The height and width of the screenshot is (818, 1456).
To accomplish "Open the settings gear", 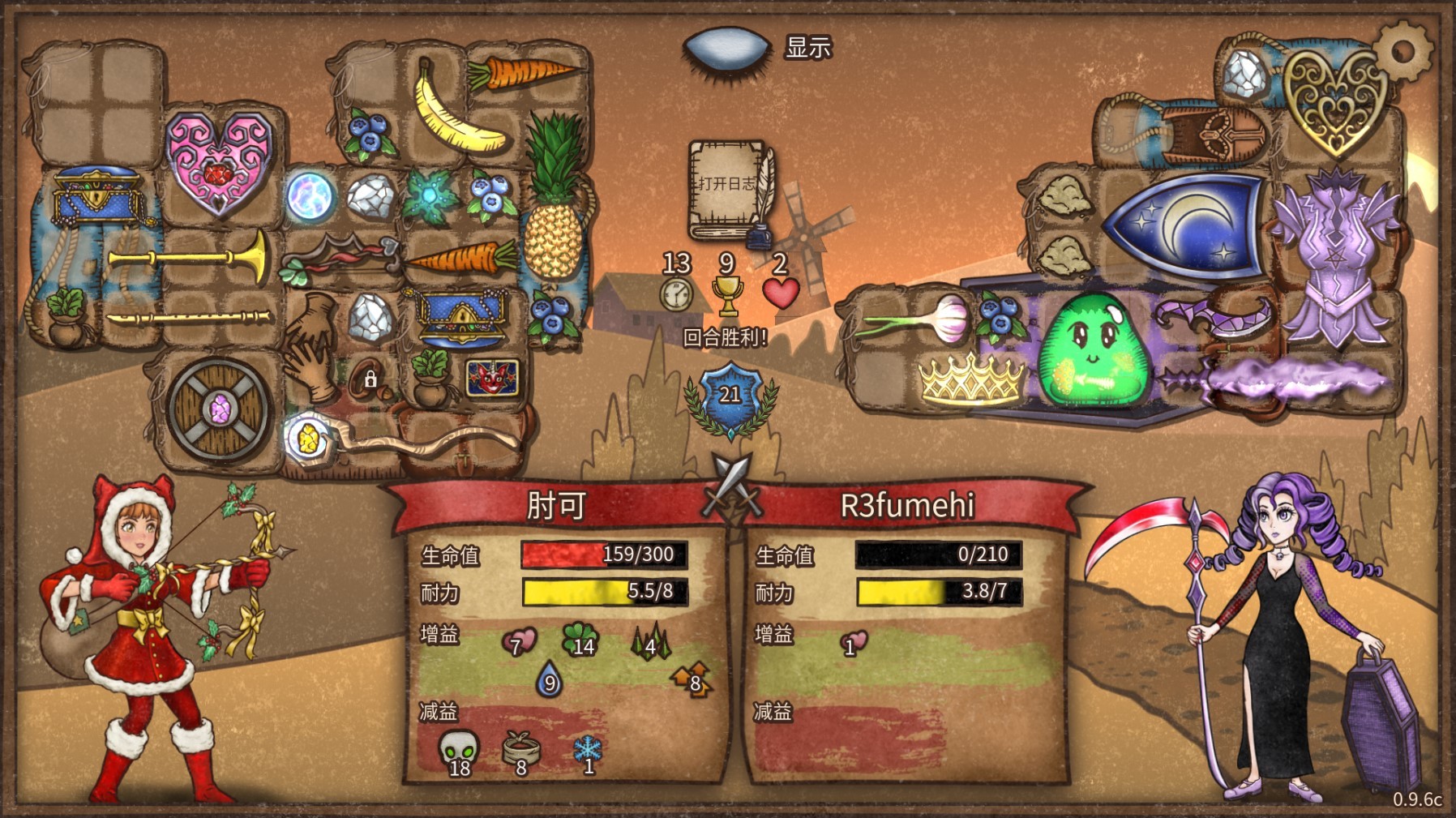I will click(x=1402, y=50).
